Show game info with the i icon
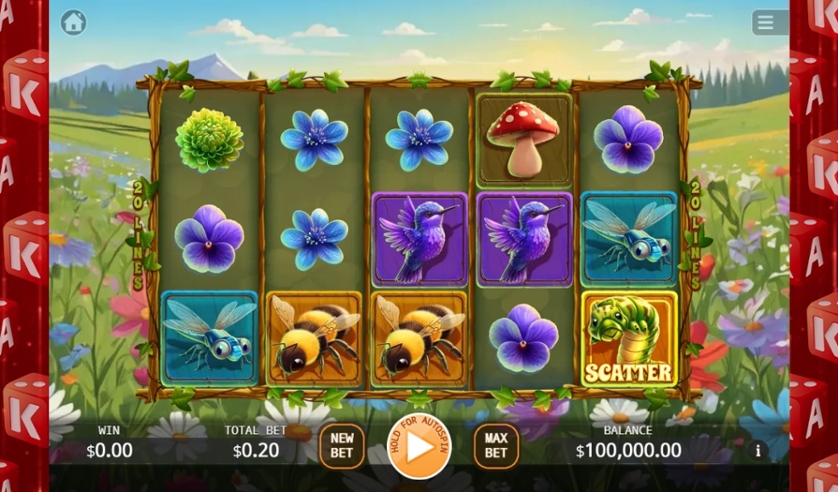The width and height of the screenshot is (838, 492). (x=757, y=451)
